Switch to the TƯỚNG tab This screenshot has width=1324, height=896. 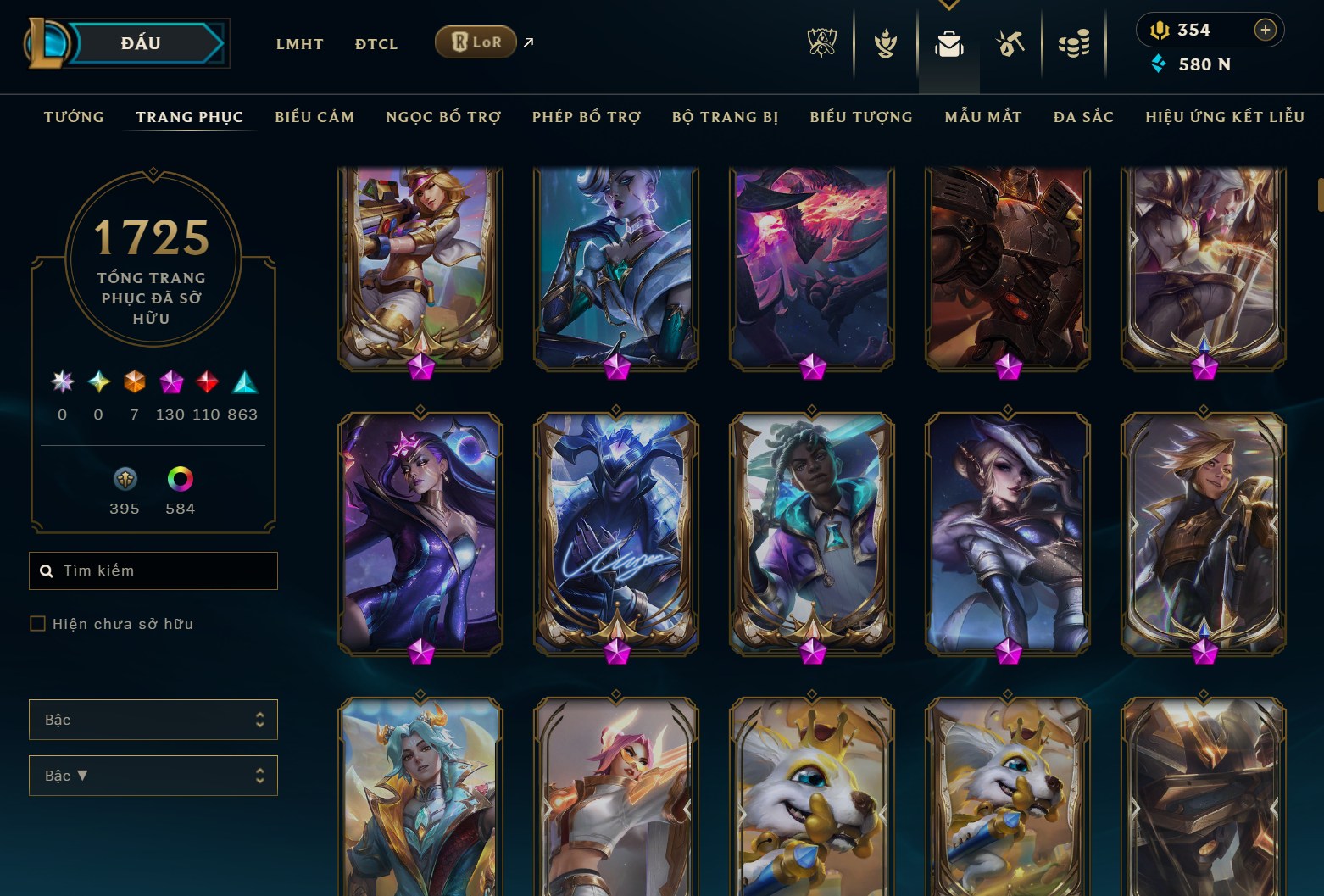point(75,117)
